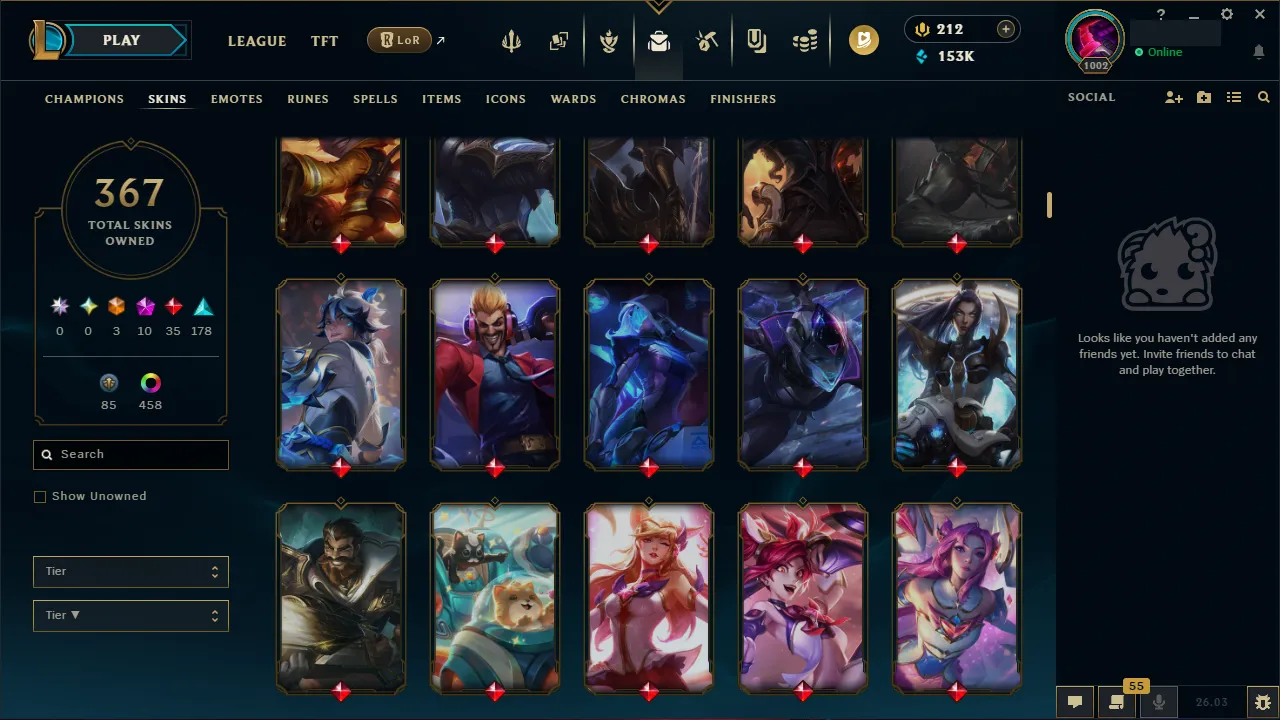
Task: Click inside the skin Search field
Action: point(130,455)
